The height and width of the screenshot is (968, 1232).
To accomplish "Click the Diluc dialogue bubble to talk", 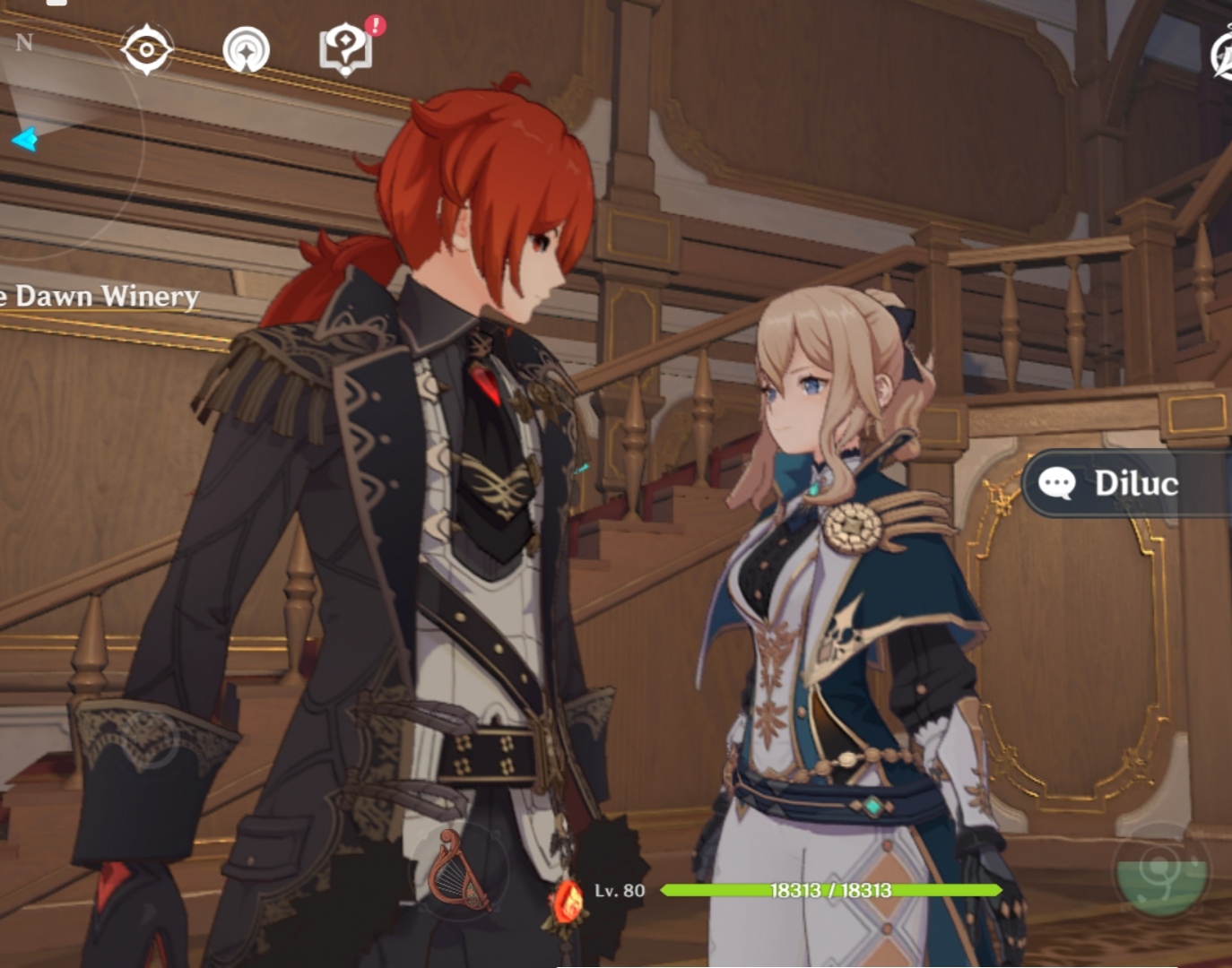I will coord(1130,484).
